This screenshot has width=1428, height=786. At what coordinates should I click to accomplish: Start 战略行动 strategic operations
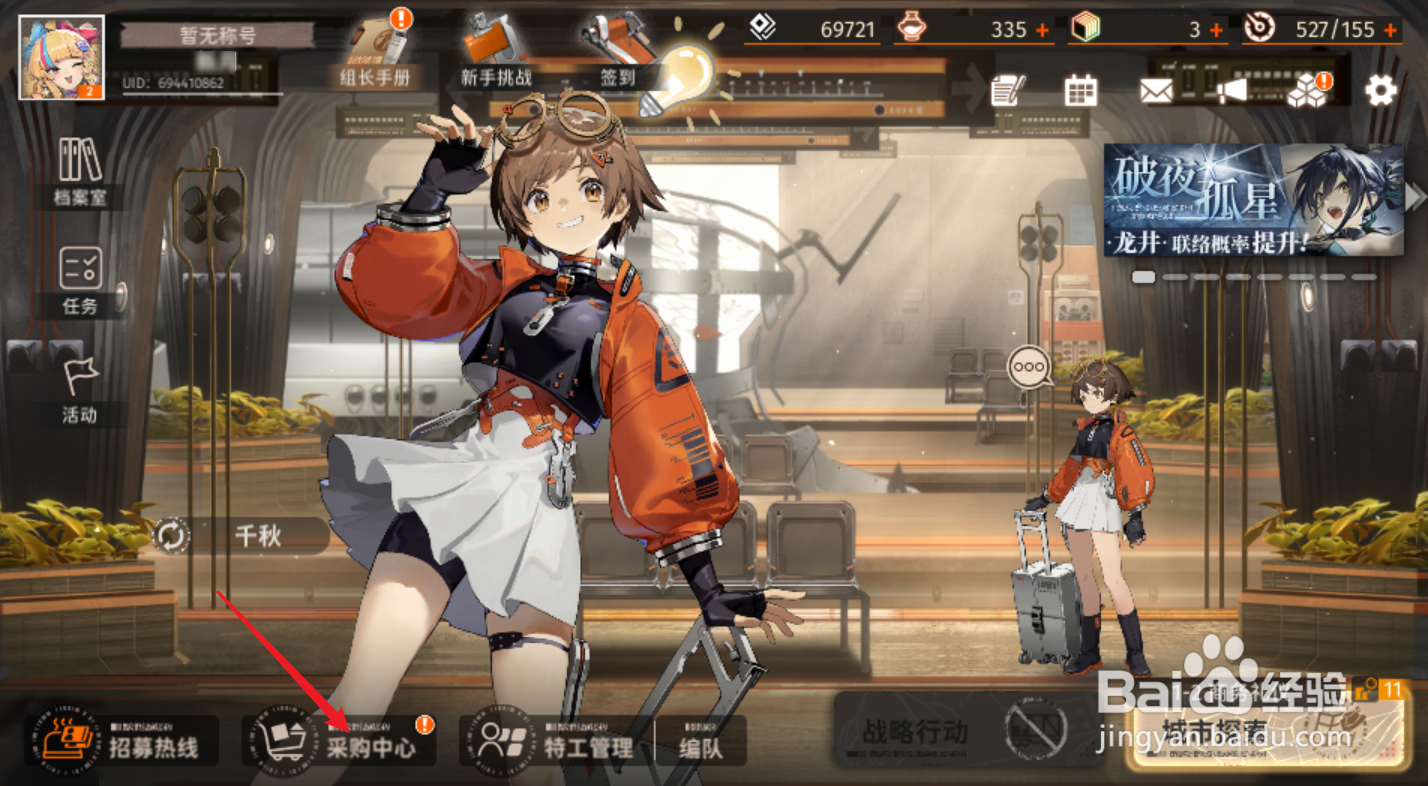point(915,731)
